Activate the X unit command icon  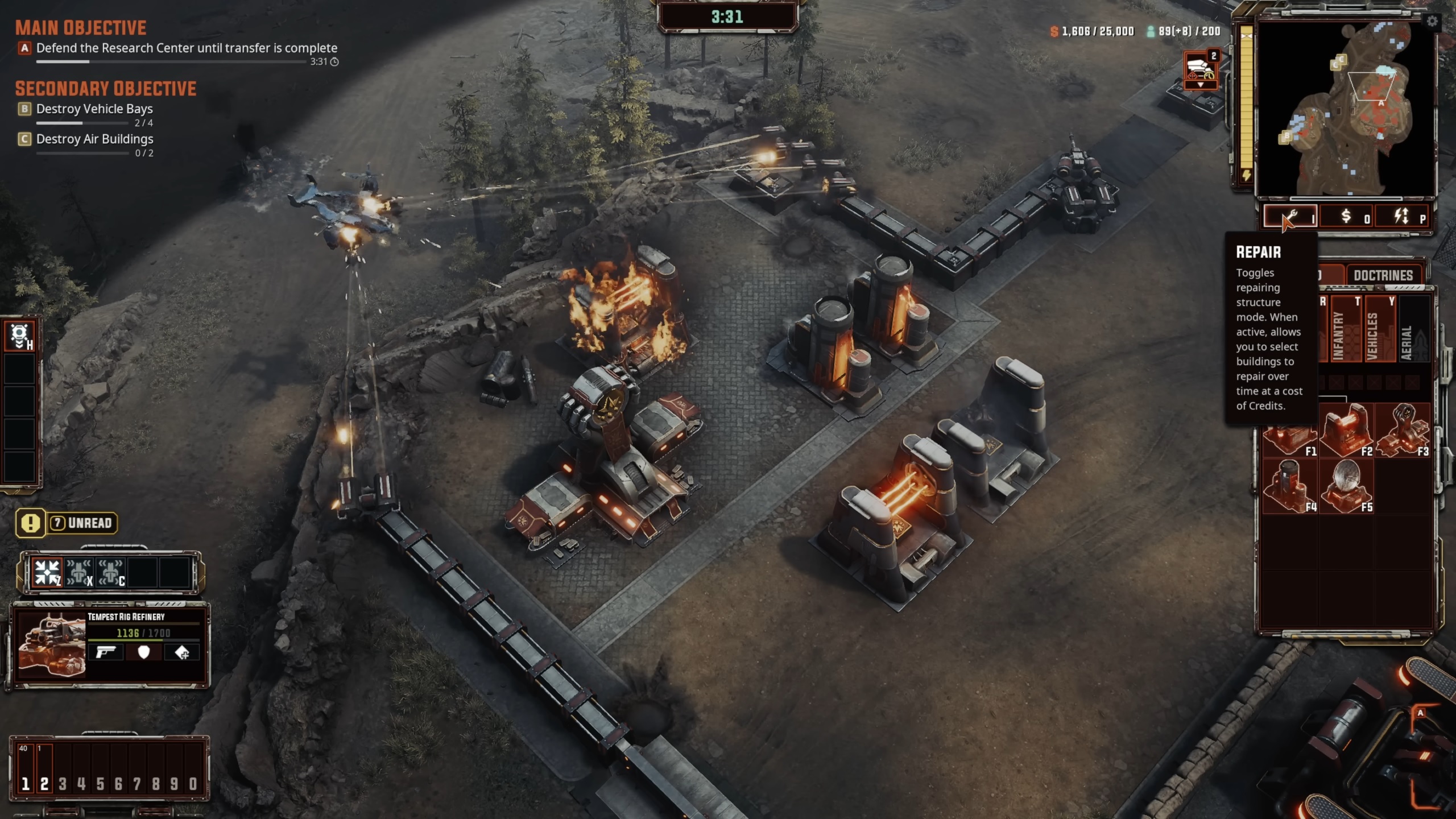click(x=78, y=572)
